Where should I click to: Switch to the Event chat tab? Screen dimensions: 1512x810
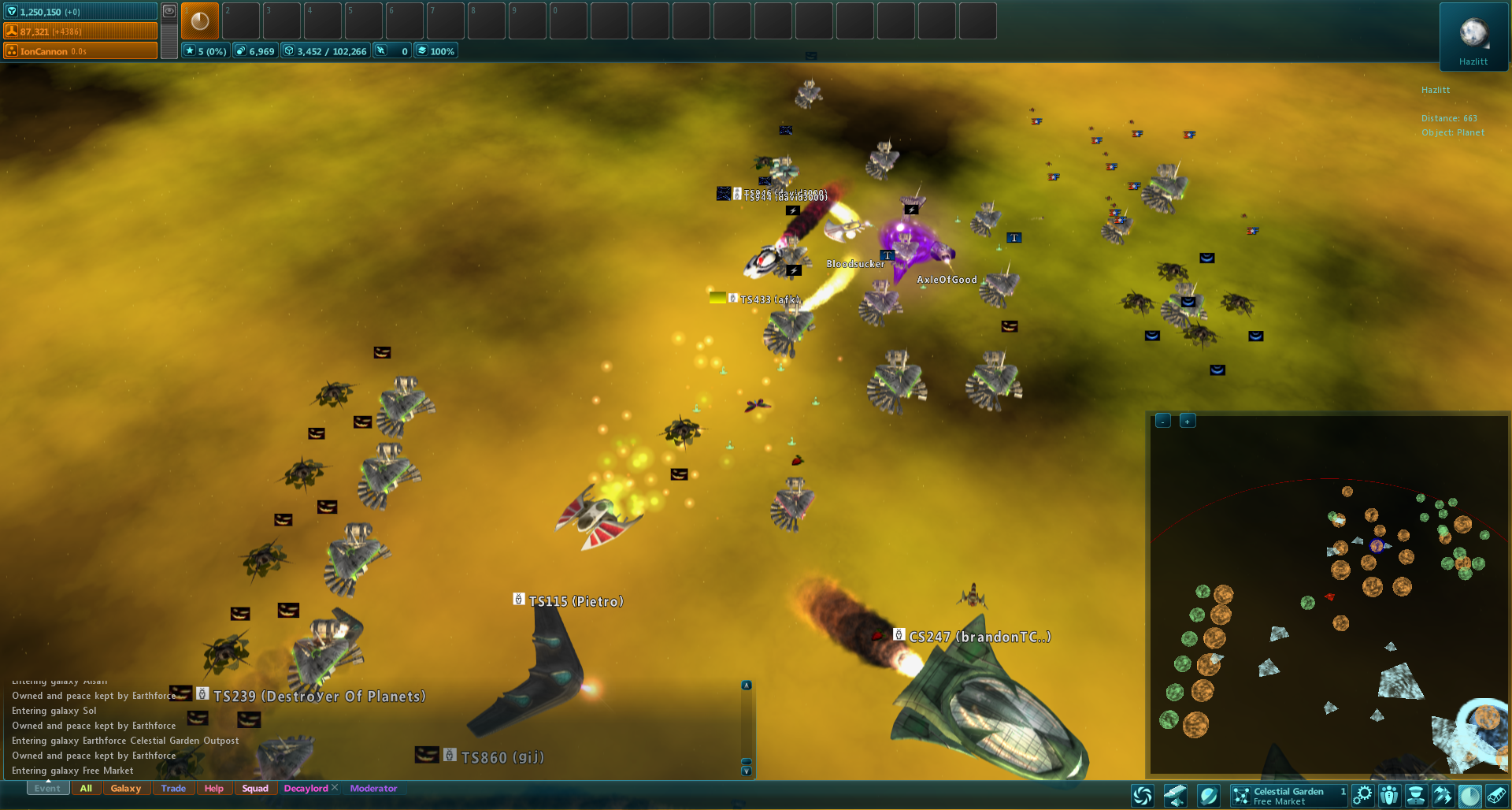coord(46,788)
